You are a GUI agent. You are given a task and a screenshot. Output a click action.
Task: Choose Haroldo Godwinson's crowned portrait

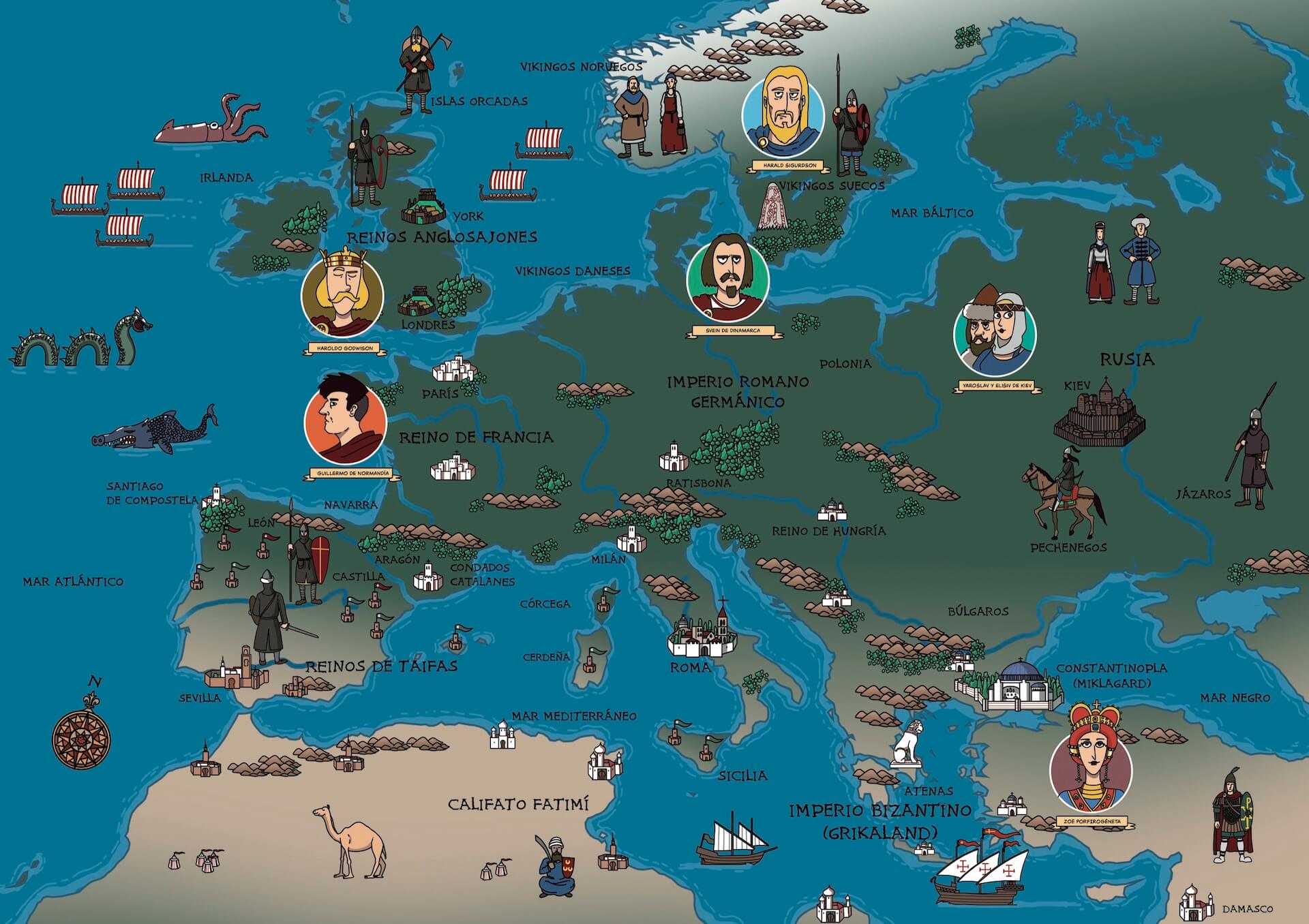pyautogui.click(x=342, y=294)
